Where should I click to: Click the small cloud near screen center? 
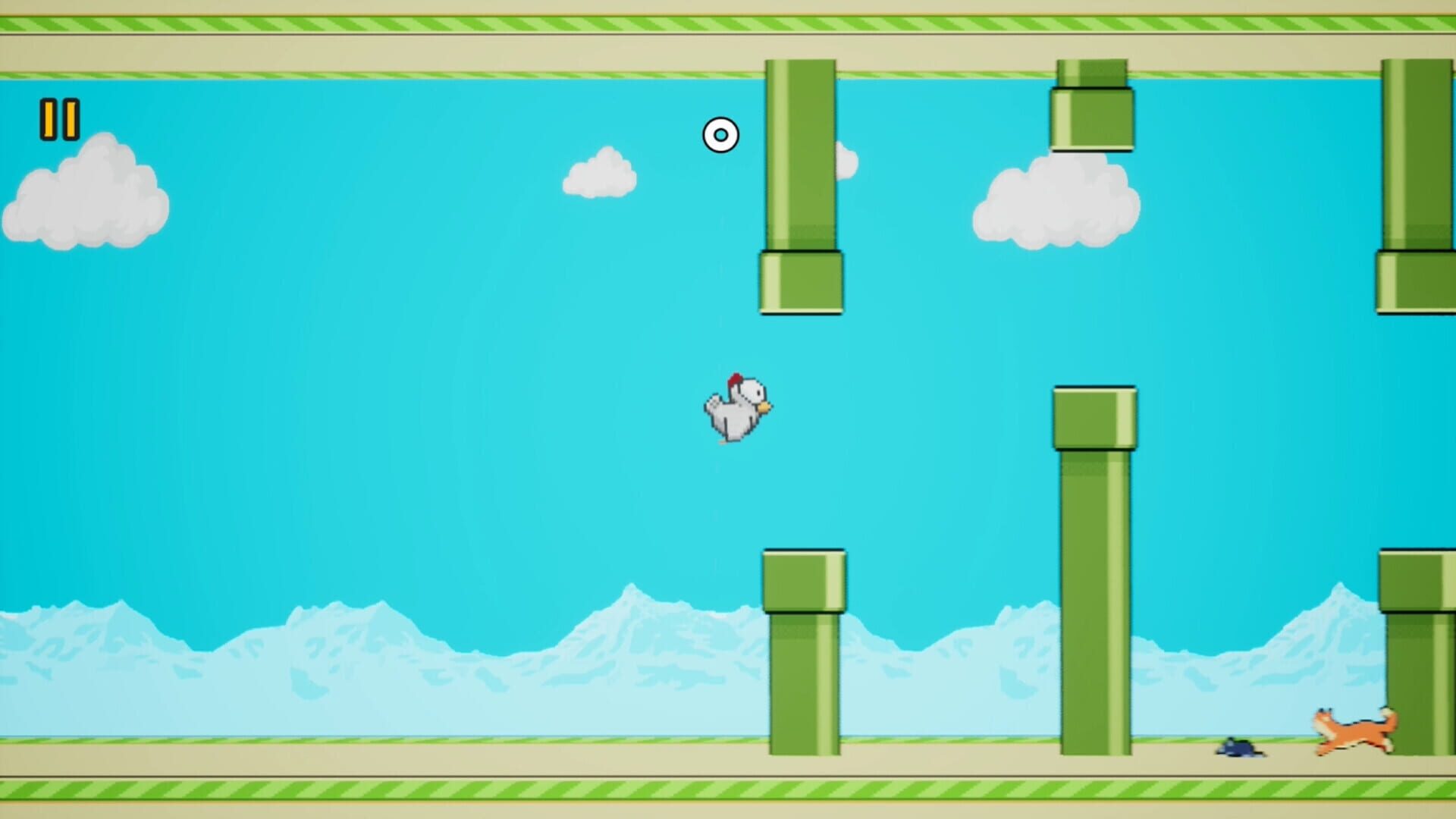coord(599,174)
